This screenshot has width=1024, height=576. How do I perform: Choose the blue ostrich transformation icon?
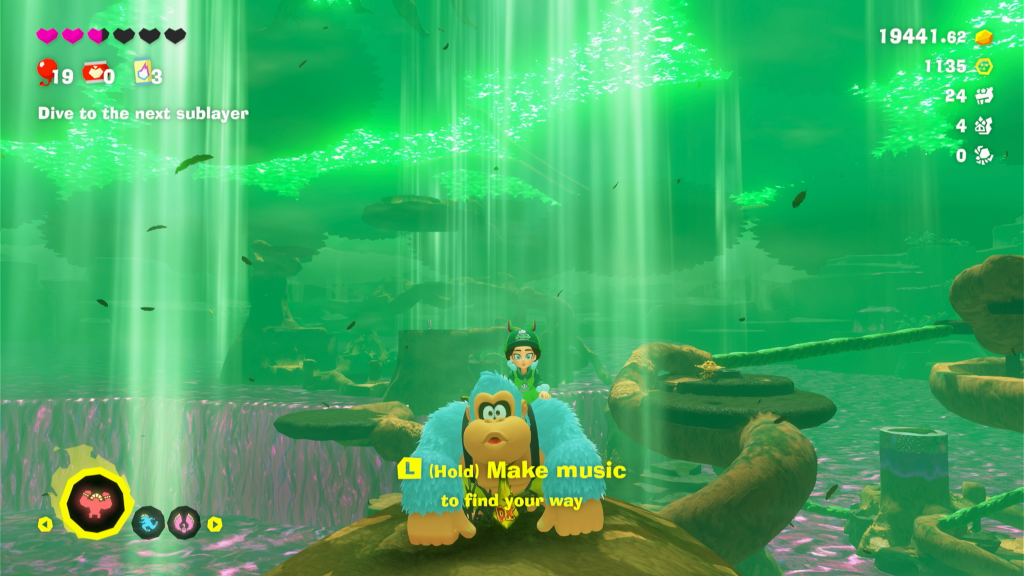pyautogui.click(x=149, y=521)
